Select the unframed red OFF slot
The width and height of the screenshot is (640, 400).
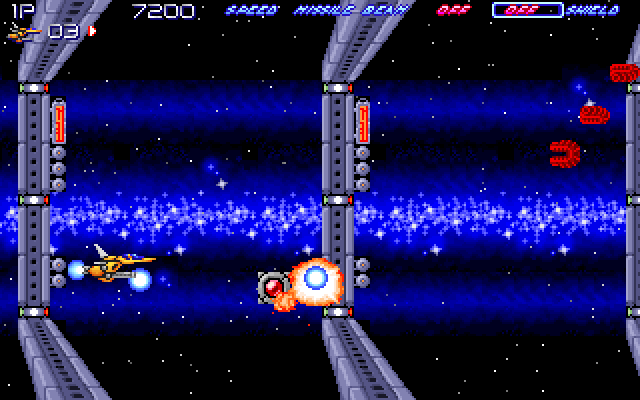(x=451, y=11)
